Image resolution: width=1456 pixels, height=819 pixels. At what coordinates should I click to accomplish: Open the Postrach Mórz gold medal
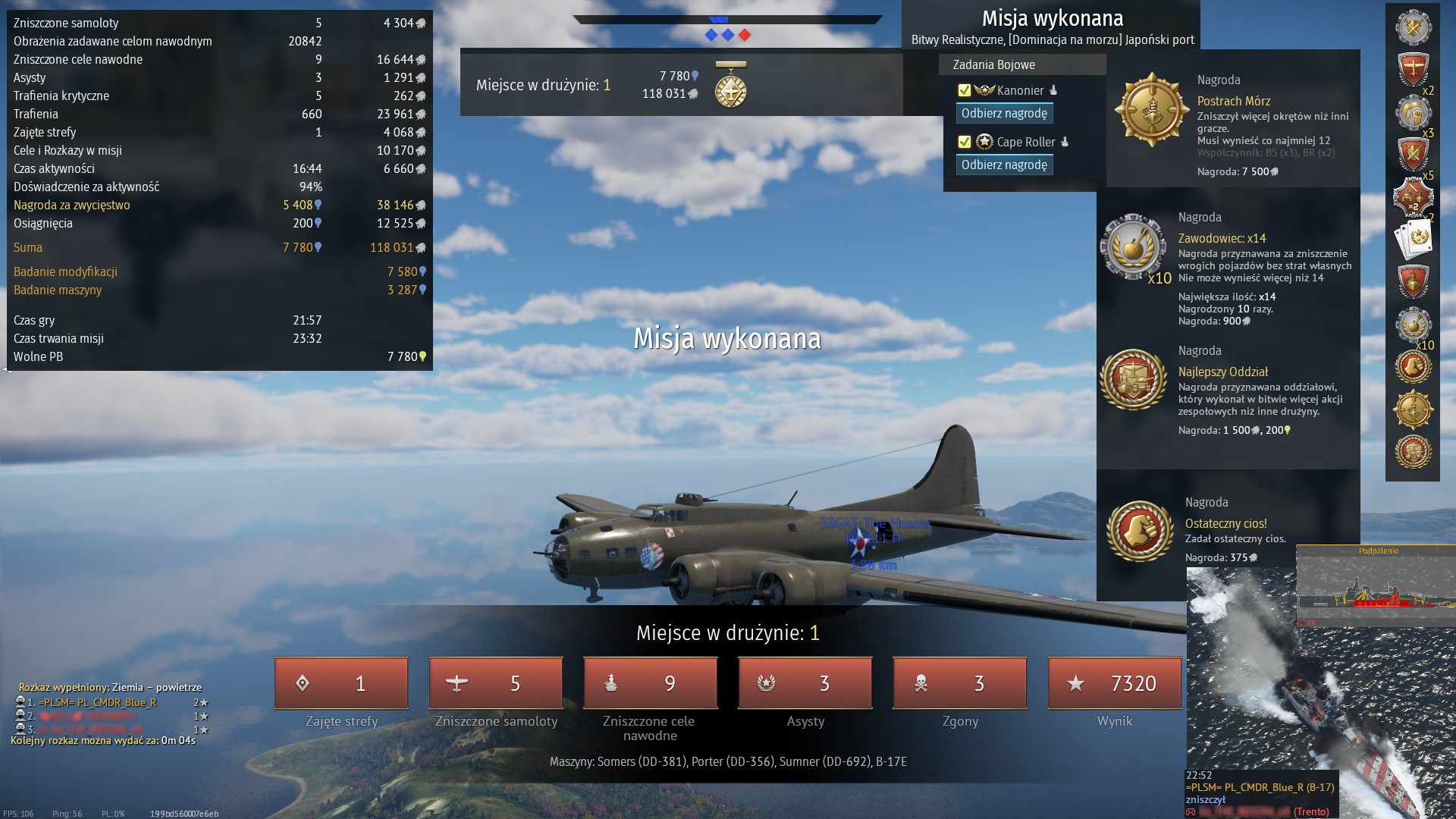1151,110
